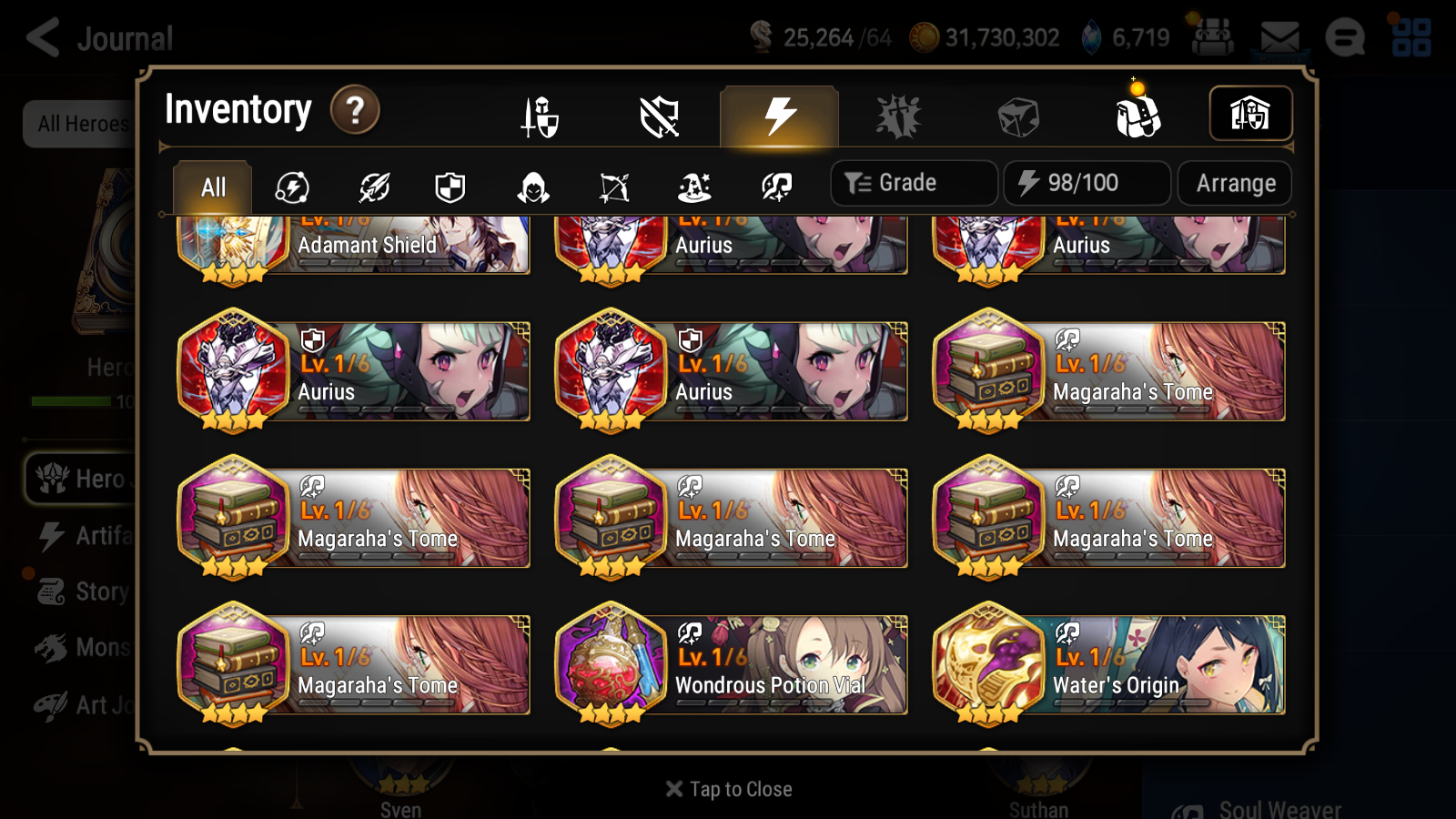The width and height of the screenshot is (1456, 819).
Task: Select the All filter tab
Action: tap(211, 187)
